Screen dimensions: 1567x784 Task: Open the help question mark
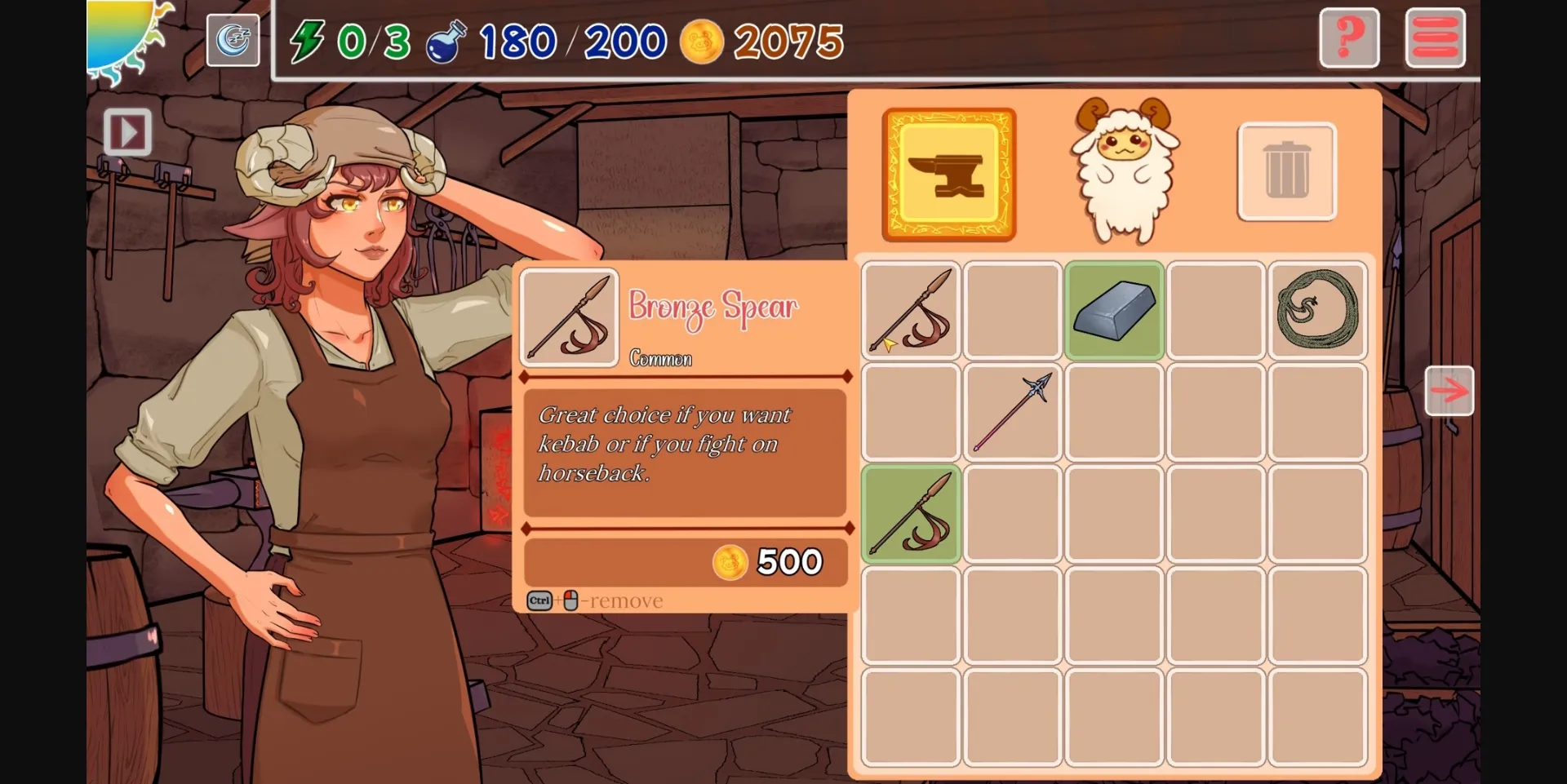coord(1348,38)
